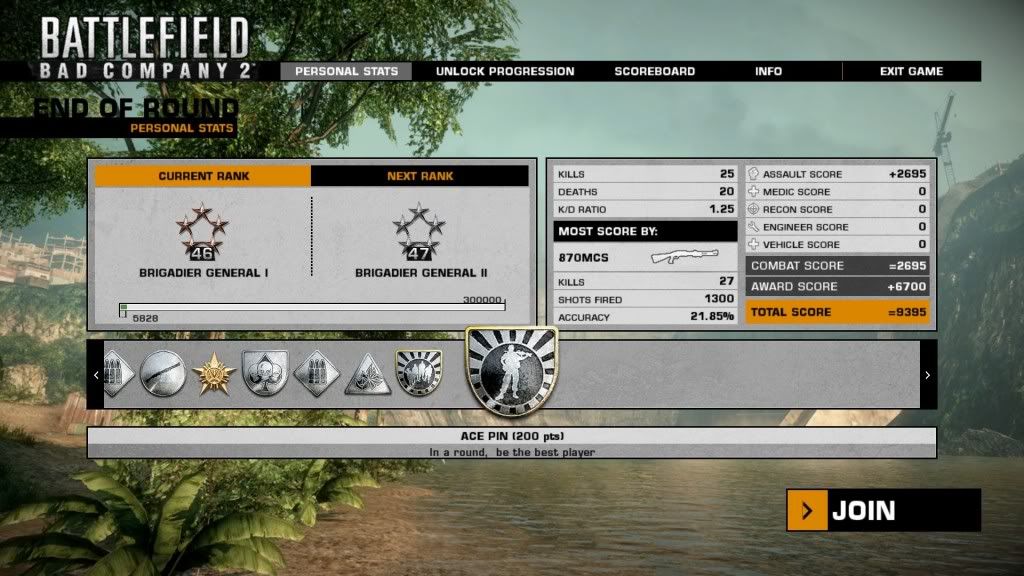This screenshot has height=576, width=1024.
Task: Select the round rifle pin
Action: point(162,374)
